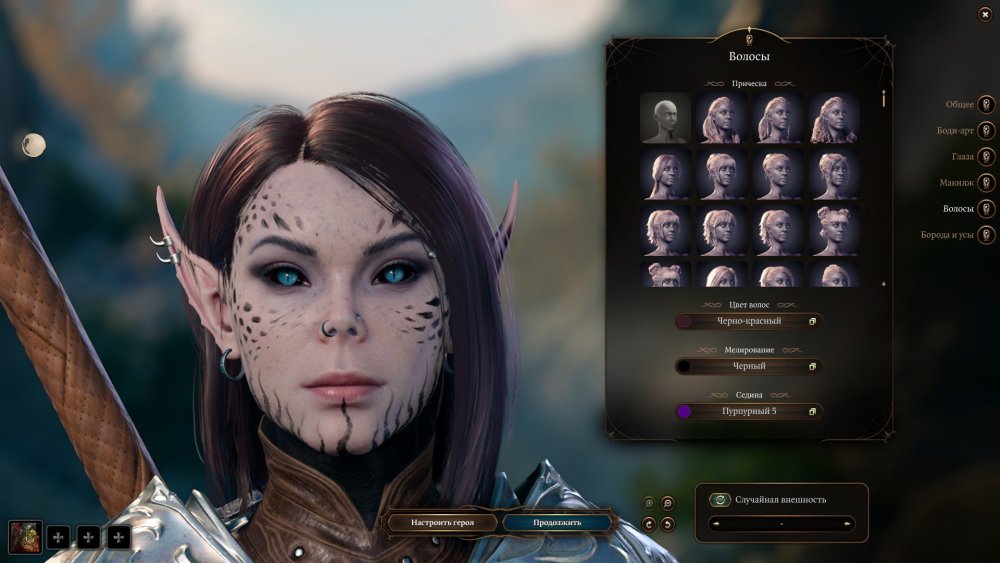1000x563 pixels.
Task: Open the Черный highlights dropdown
Action: coord(749,366)
